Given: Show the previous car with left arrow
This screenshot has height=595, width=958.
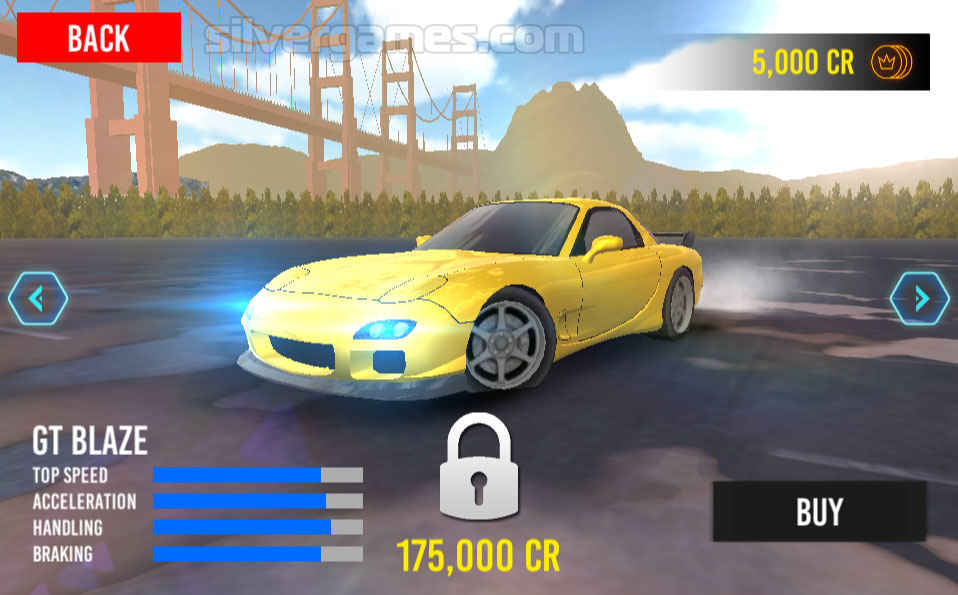Looking at the screenshot, I should click(x=38, y=299).
